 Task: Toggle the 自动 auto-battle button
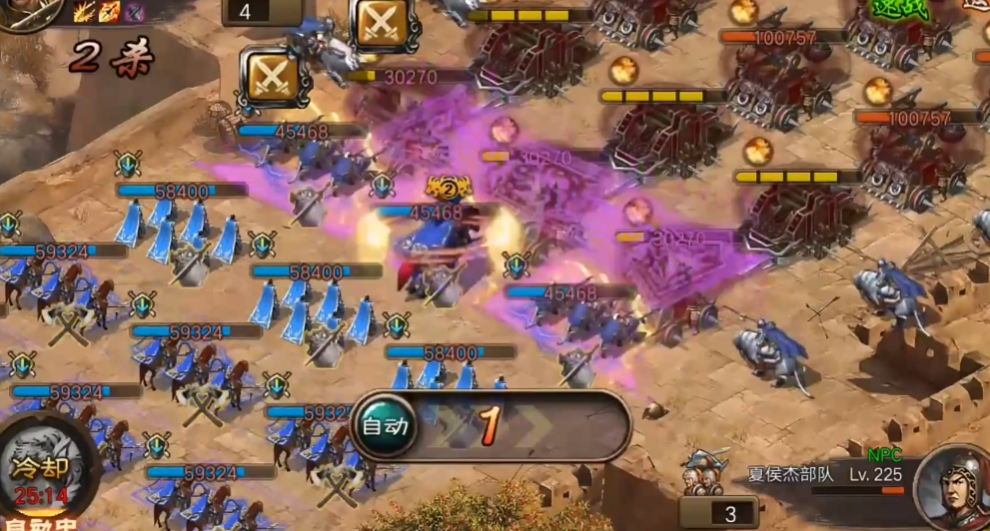pos(386,425)
